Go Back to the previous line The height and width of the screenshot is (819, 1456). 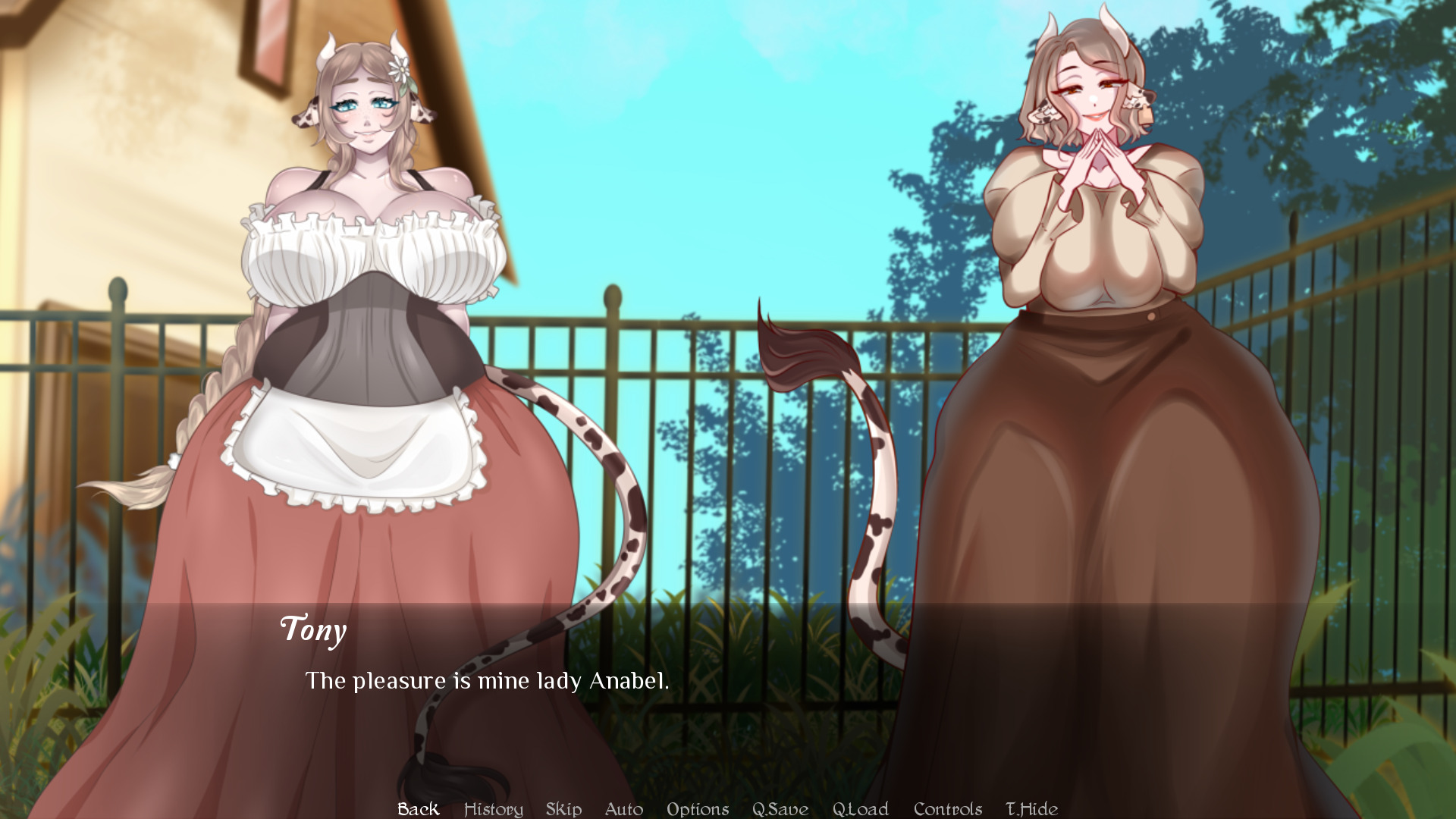coord(418,809)
